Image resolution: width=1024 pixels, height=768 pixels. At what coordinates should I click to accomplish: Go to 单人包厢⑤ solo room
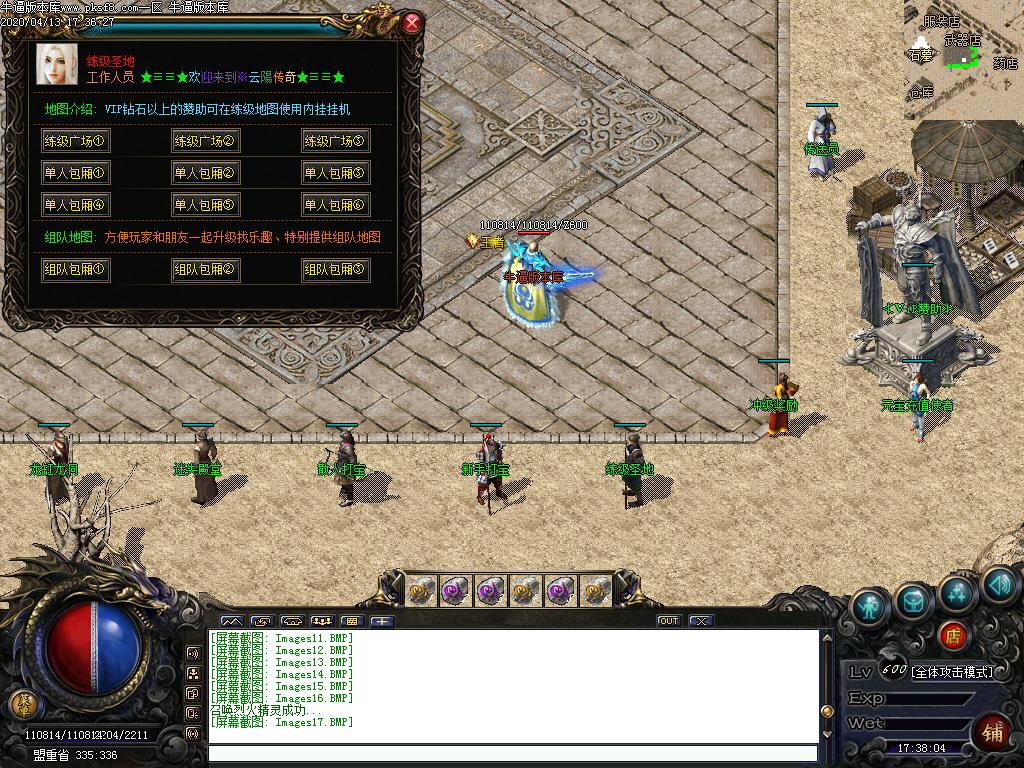205,205
